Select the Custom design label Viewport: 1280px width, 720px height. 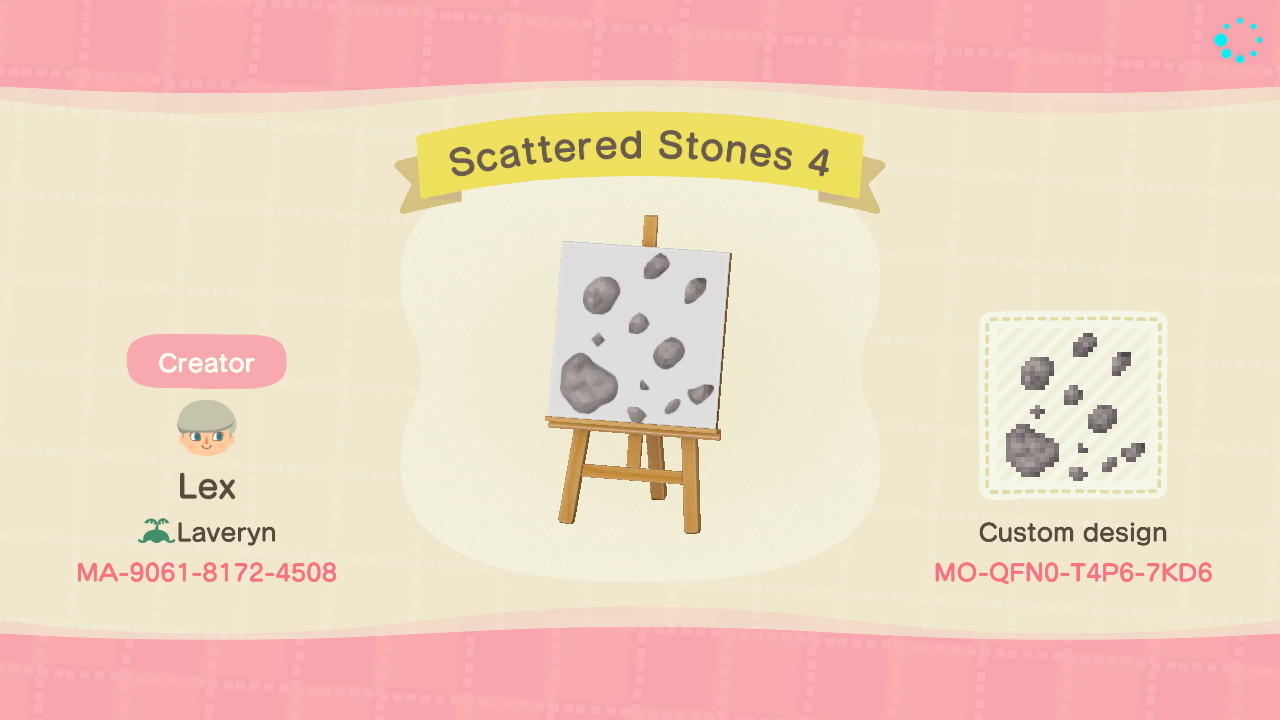pyautogui.click(x=1072, y=533)
